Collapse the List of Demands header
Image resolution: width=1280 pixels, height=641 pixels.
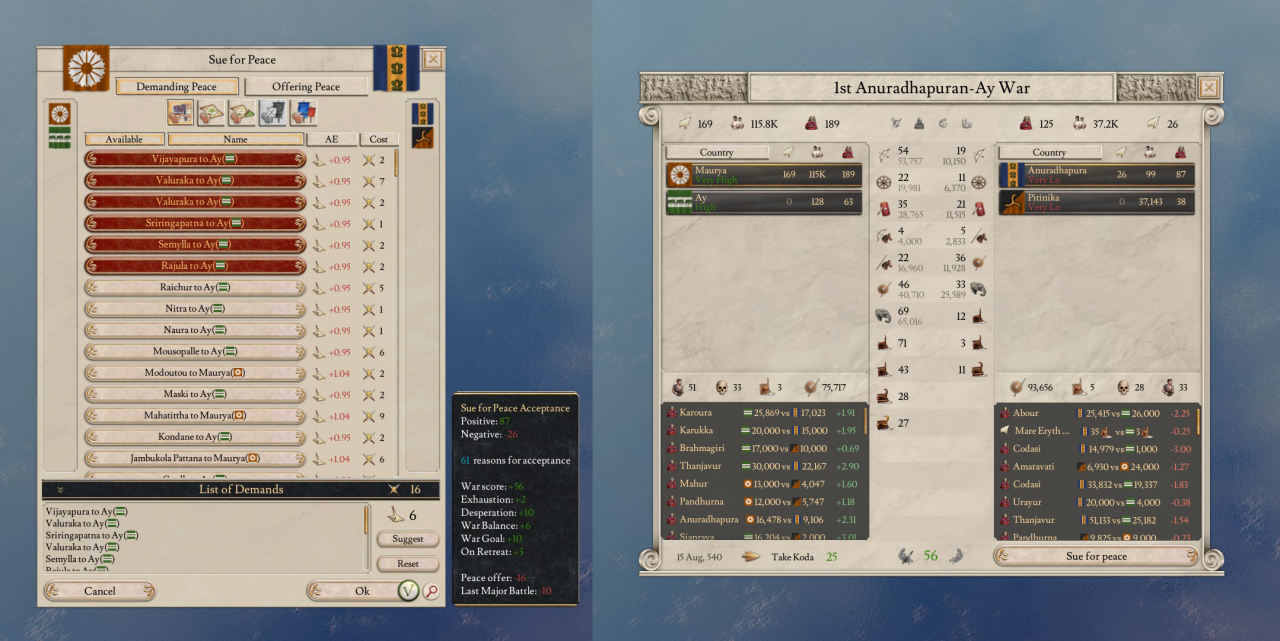point(60,490)
